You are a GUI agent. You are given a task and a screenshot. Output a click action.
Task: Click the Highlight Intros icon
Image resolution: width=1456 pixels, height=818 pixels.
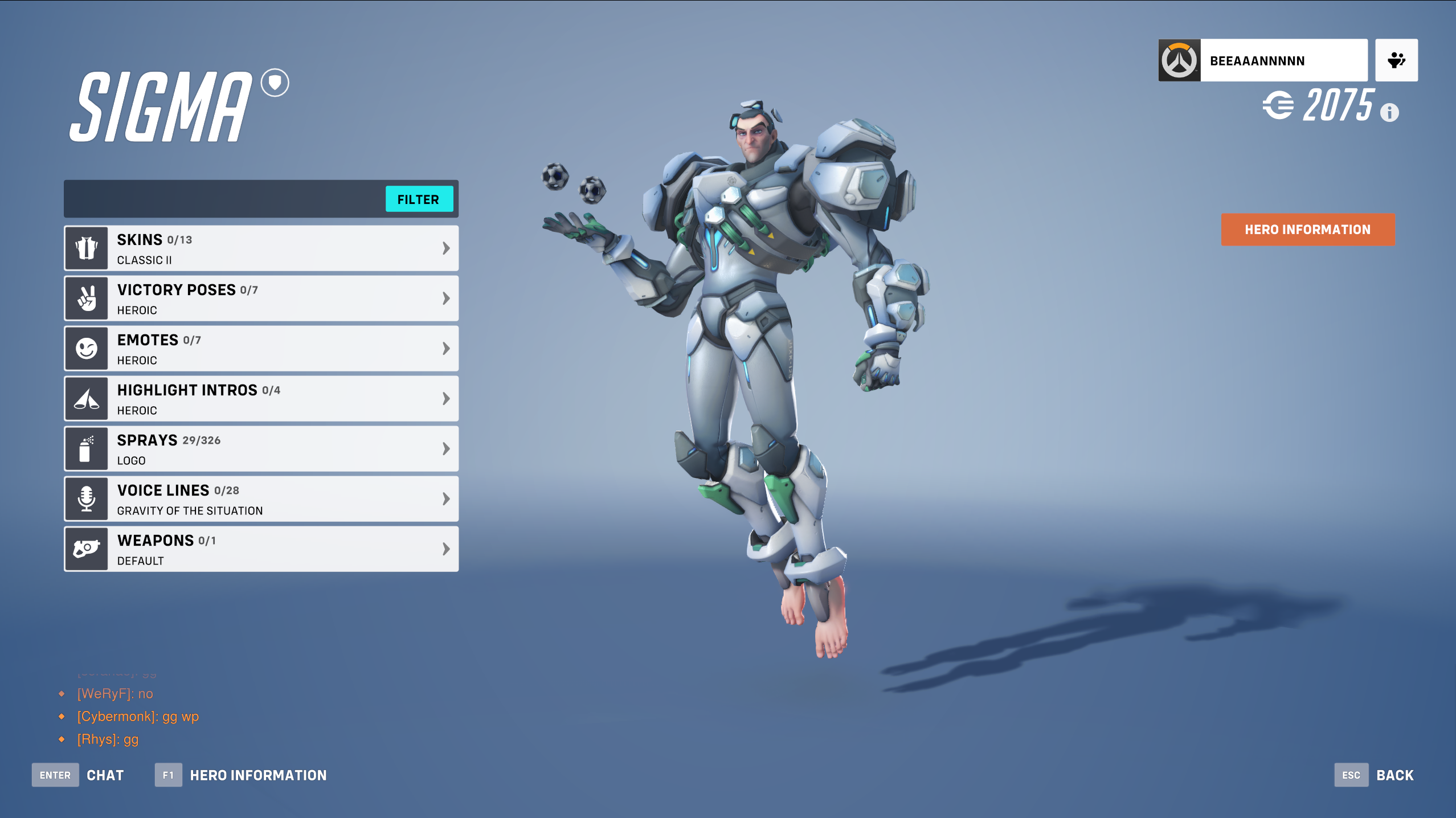coord(86,398)
